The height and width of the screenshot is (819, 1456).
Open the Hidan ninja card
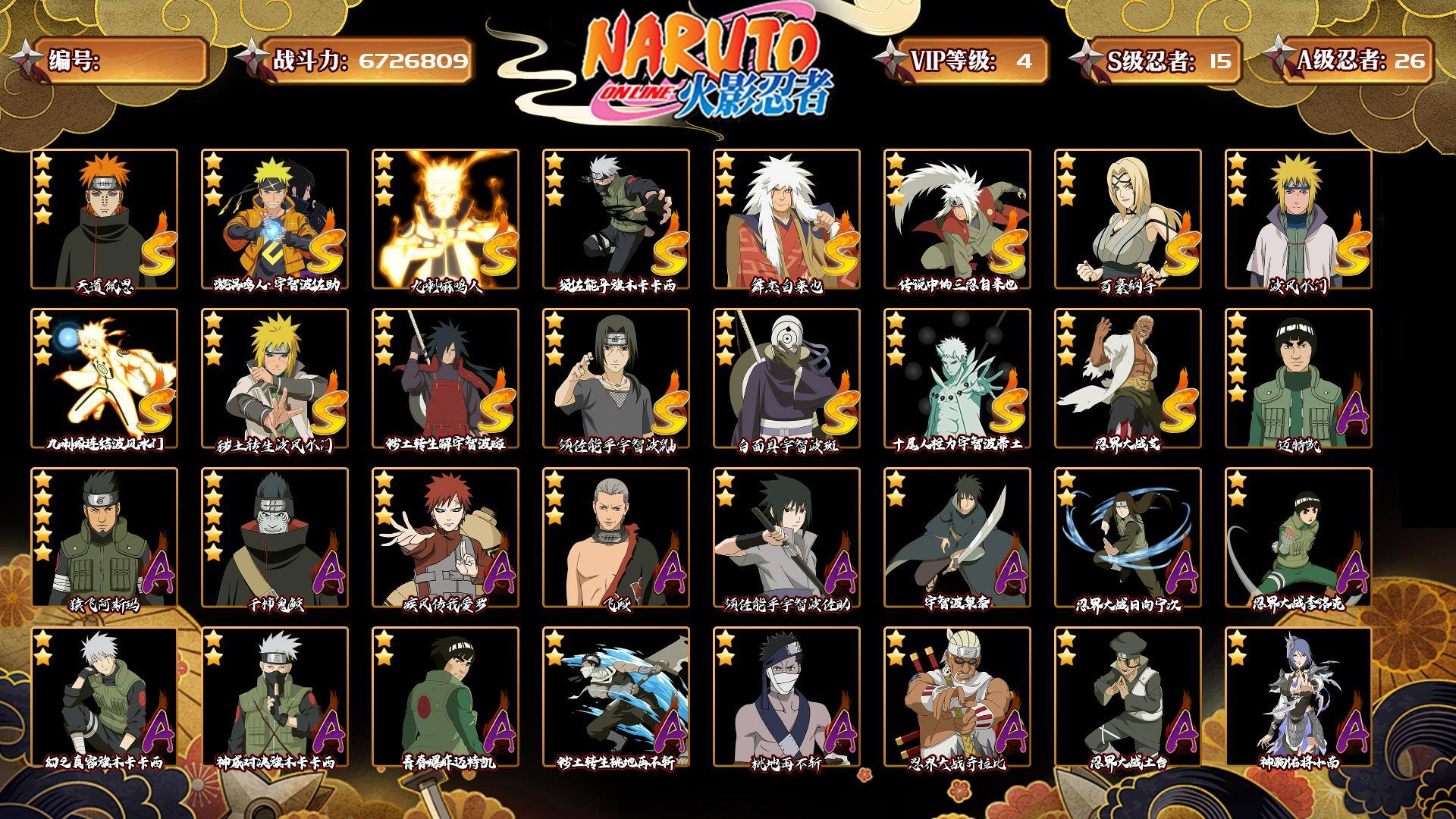(x=616, y=537)
